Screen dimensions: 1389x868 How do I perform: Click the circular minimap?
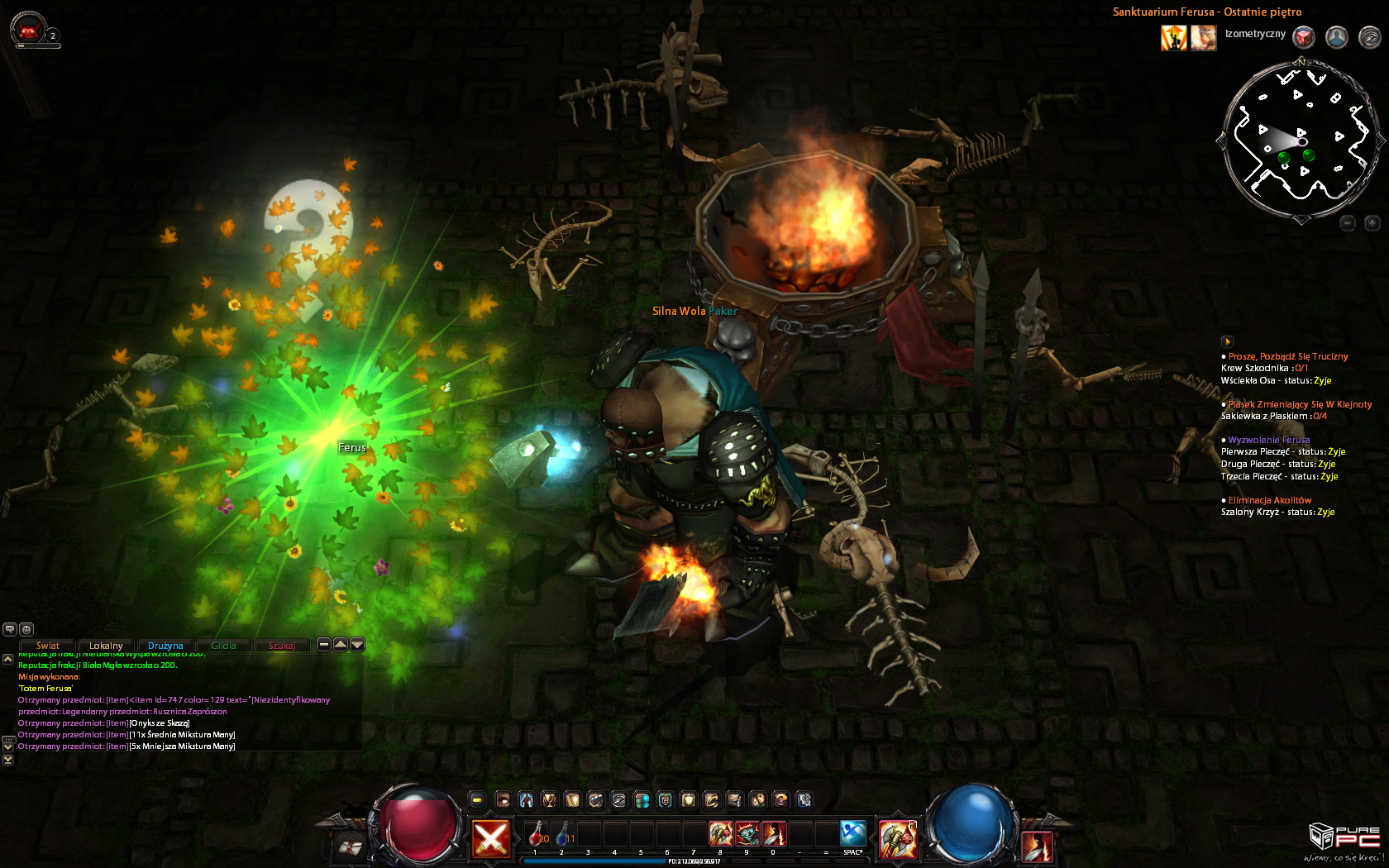[x=1301, y=141]
